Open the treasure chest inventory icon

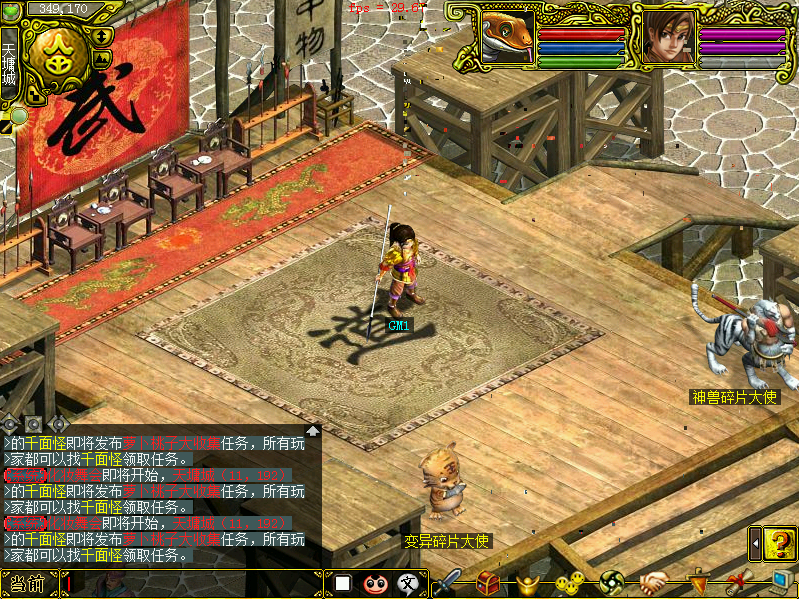click(x=489, y=582)
